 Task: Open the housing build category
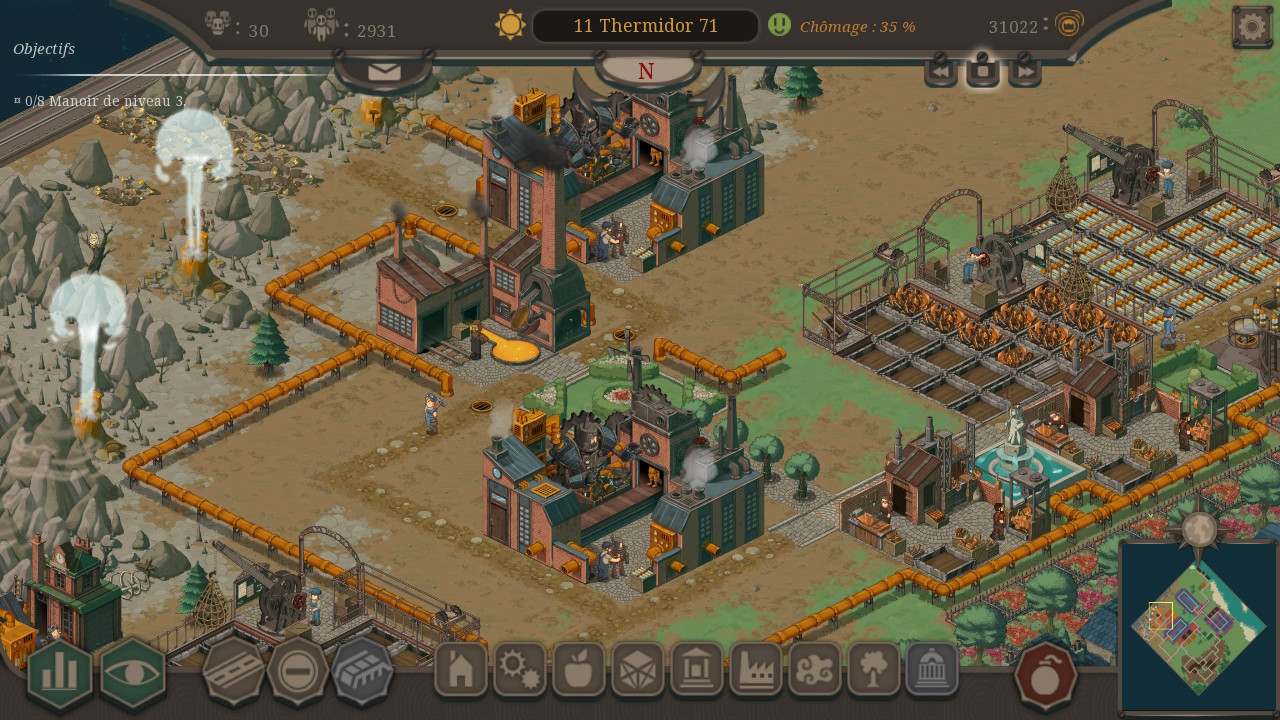click(x=461, y=669)
